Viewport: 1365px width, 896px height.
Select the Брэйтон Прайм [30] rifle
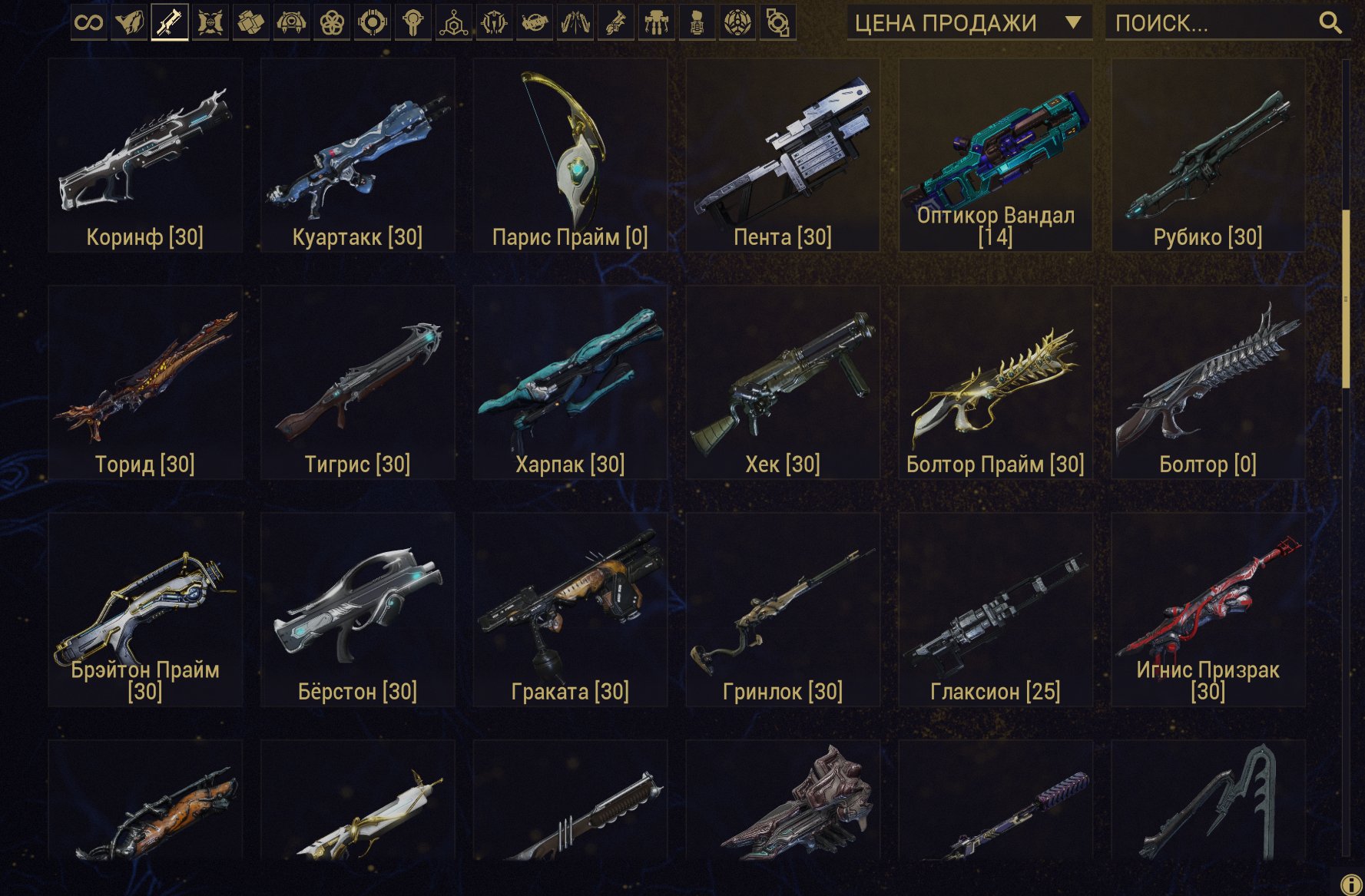point(145,610)
